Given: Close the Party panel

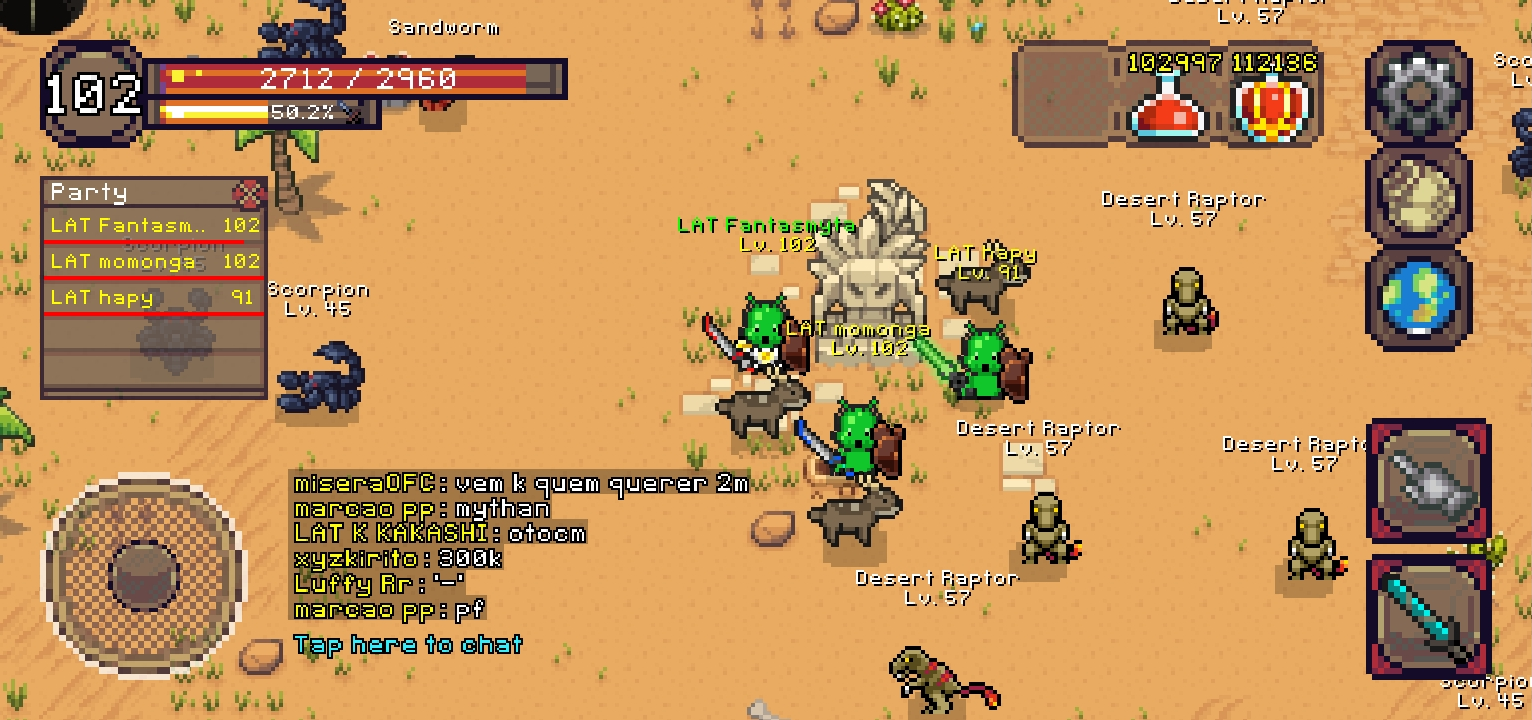Looking at the screenshot, I should point(248,193).
